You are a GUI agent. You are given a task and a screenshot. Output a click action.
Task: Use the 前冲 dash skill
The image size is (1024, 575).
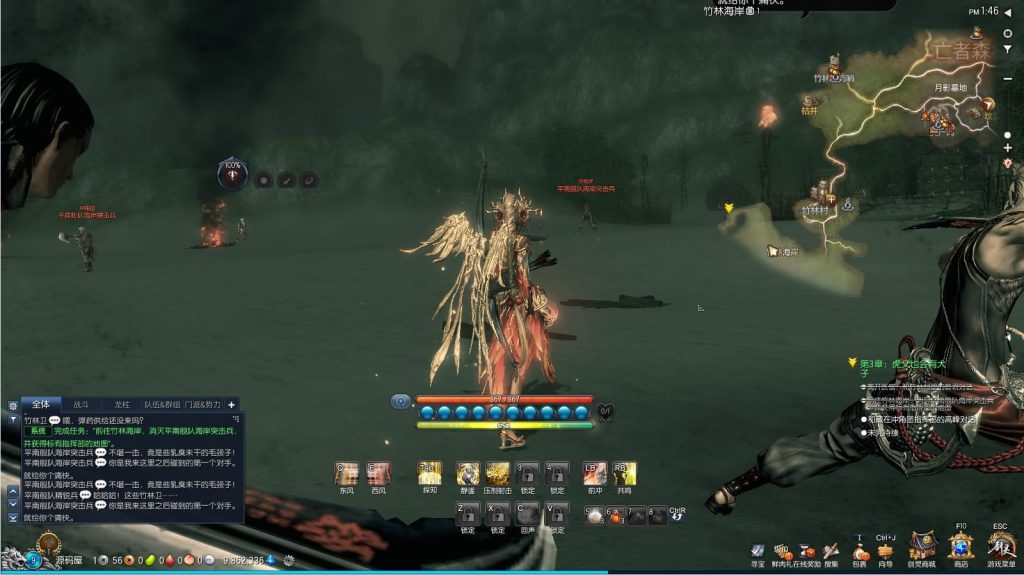pyautogui.click(x=594, y=473)
